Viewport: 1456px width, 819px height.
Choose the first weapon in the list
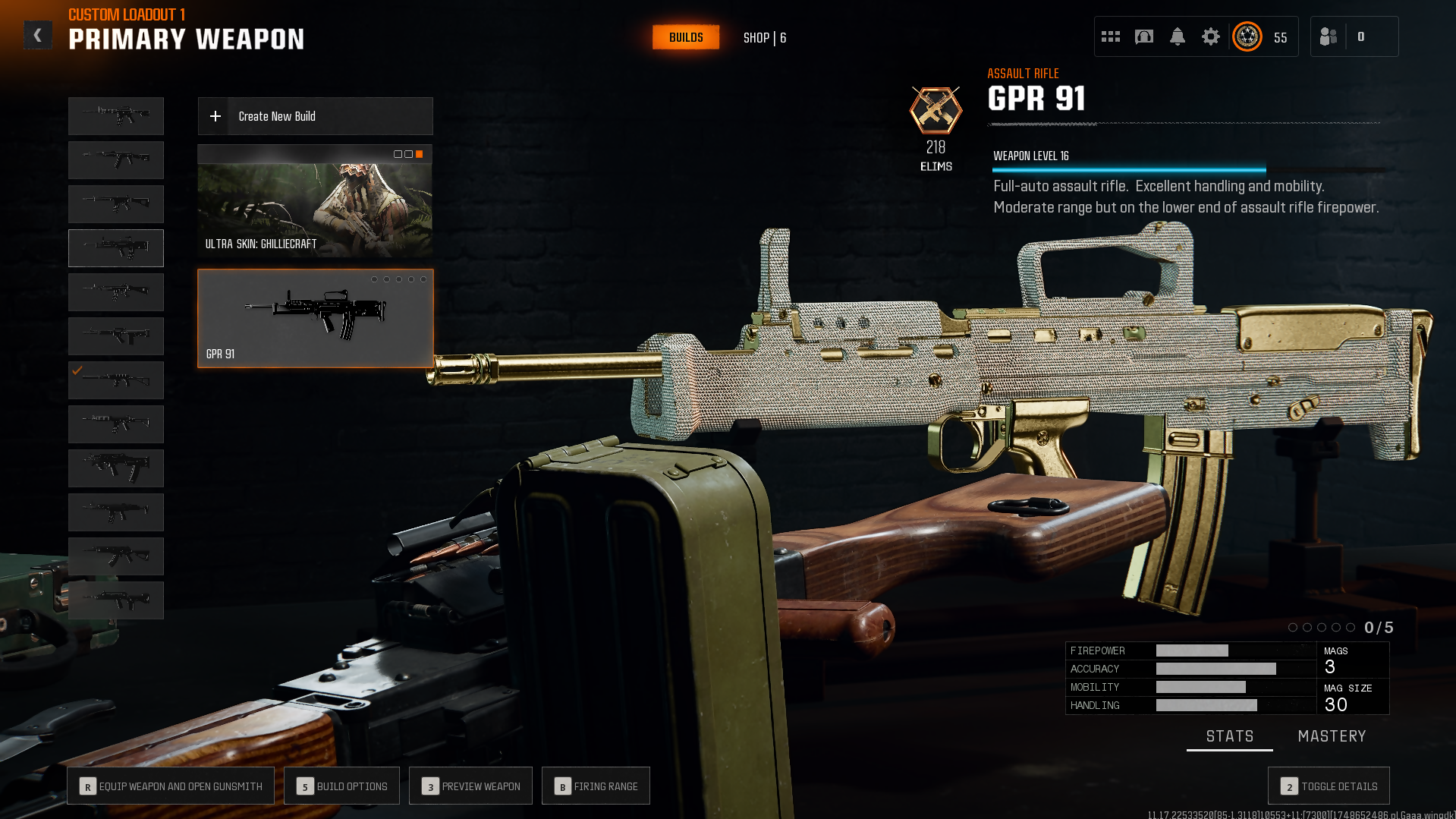[116, 116]
